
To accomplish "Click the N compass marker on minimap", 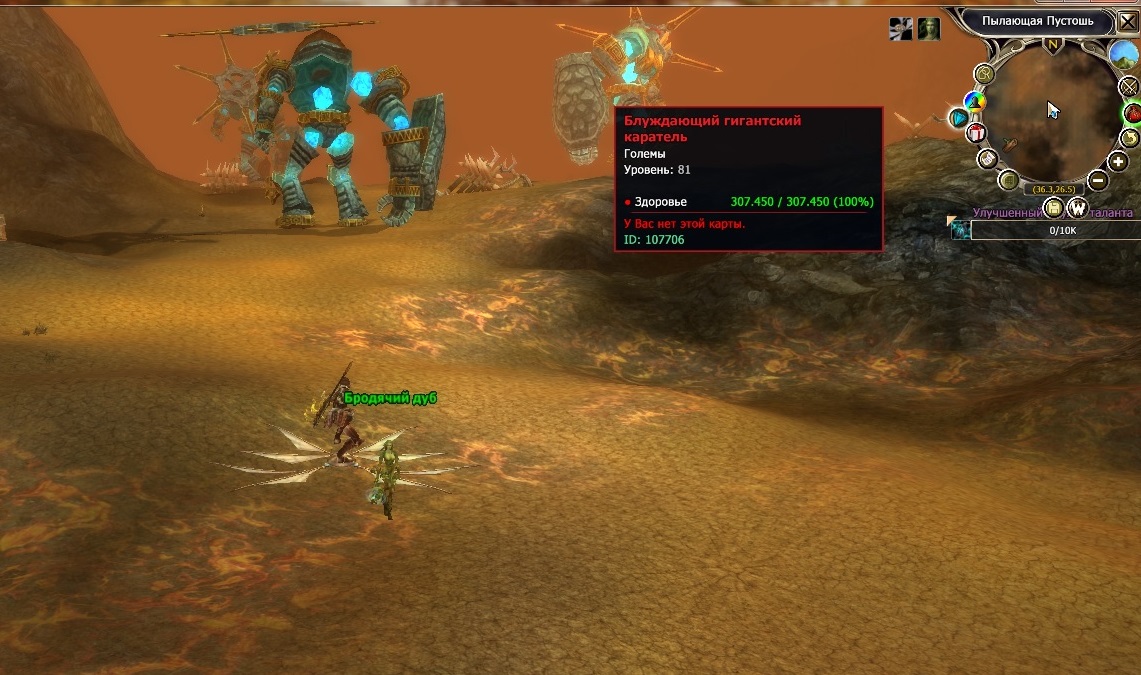I will pyautogui.click(x=1052, y=45).
